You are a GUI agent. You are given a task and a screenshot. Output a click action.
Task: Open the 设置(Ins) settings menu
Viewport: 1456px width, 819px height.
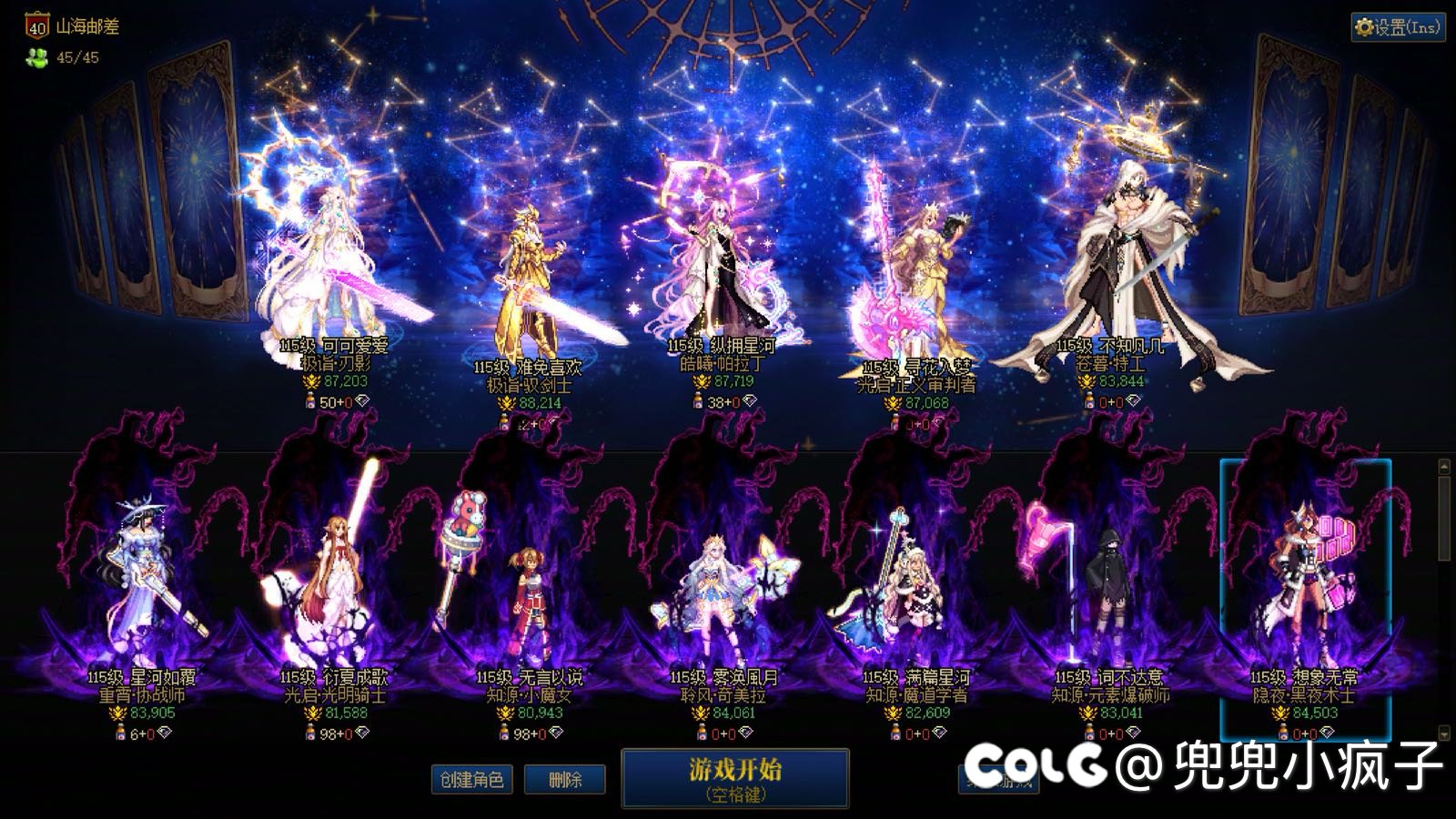pos(1399,28)
